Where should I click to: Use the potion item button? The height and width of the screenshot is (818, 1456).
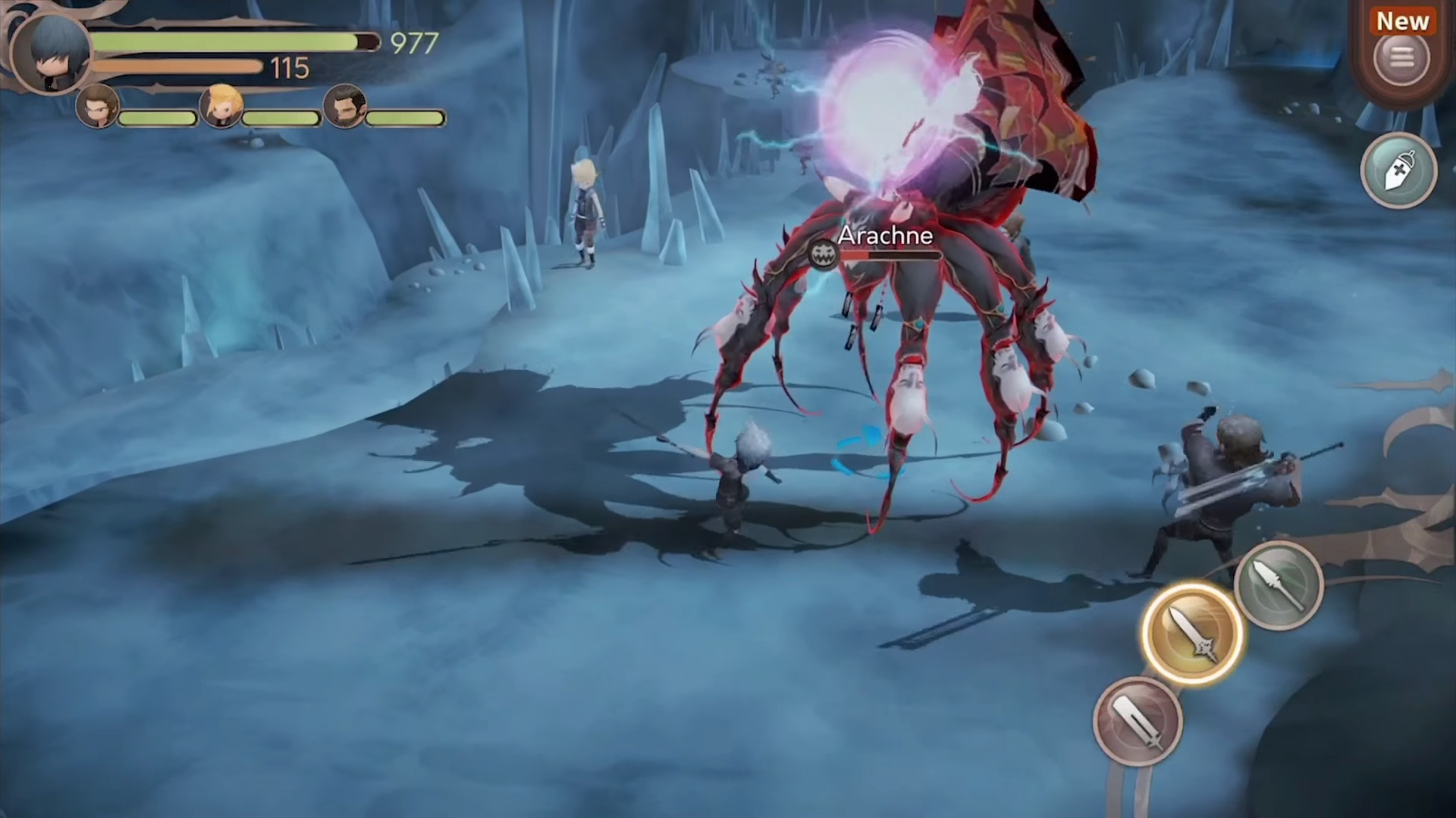coord(1398,171)
